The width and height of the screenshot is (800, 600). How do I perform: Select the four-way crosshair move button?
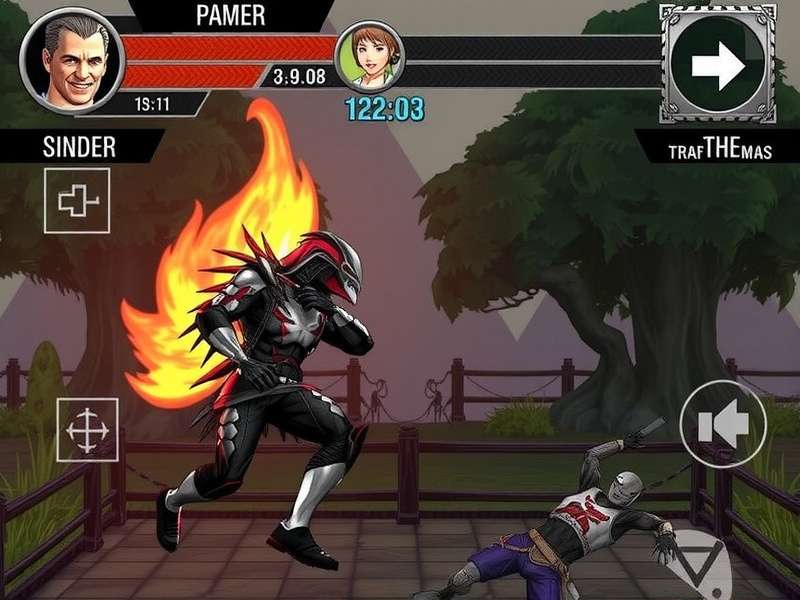click(87, 430)
